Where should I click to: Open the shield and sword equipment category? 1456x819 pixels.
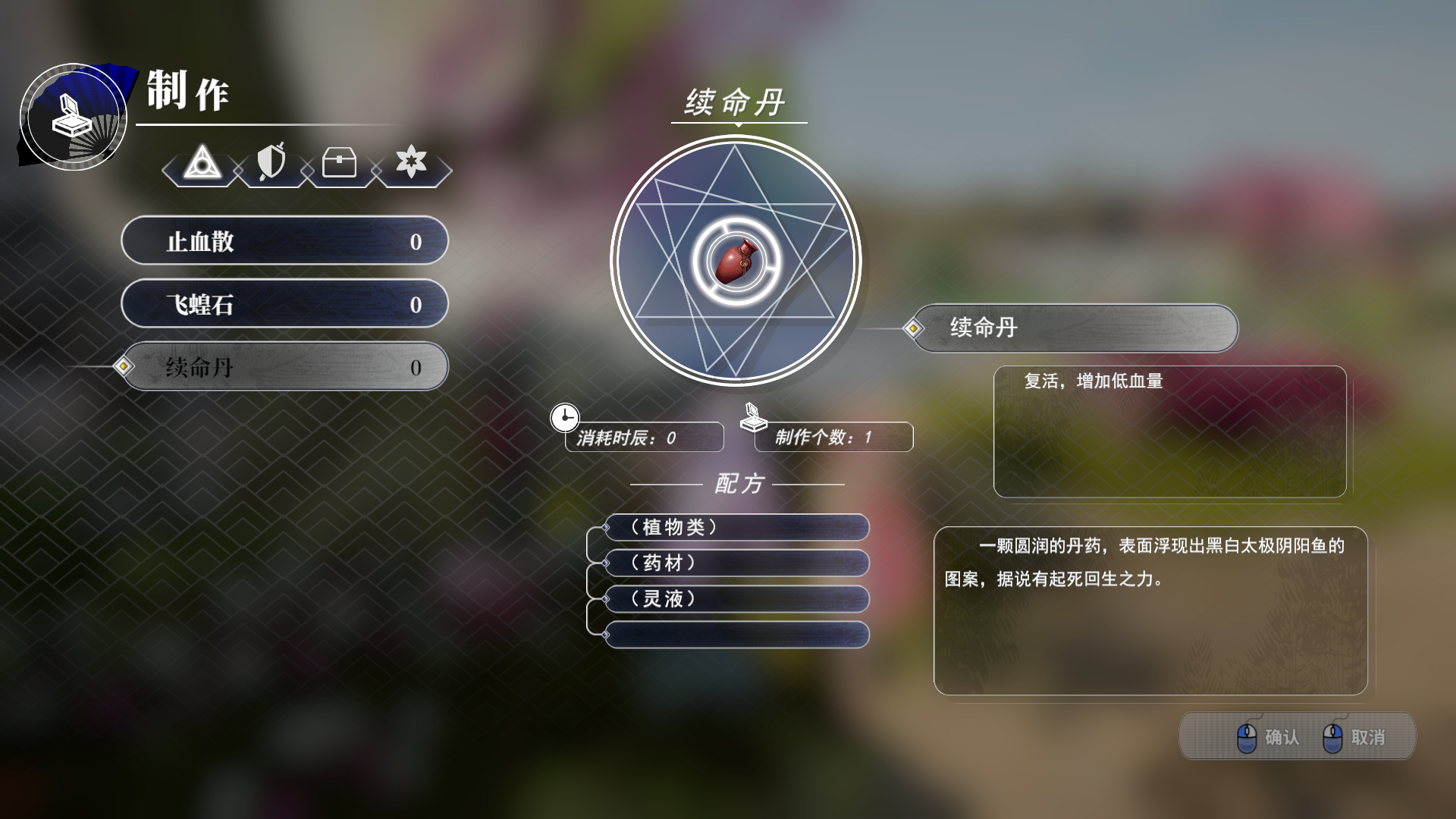point(271,163)
